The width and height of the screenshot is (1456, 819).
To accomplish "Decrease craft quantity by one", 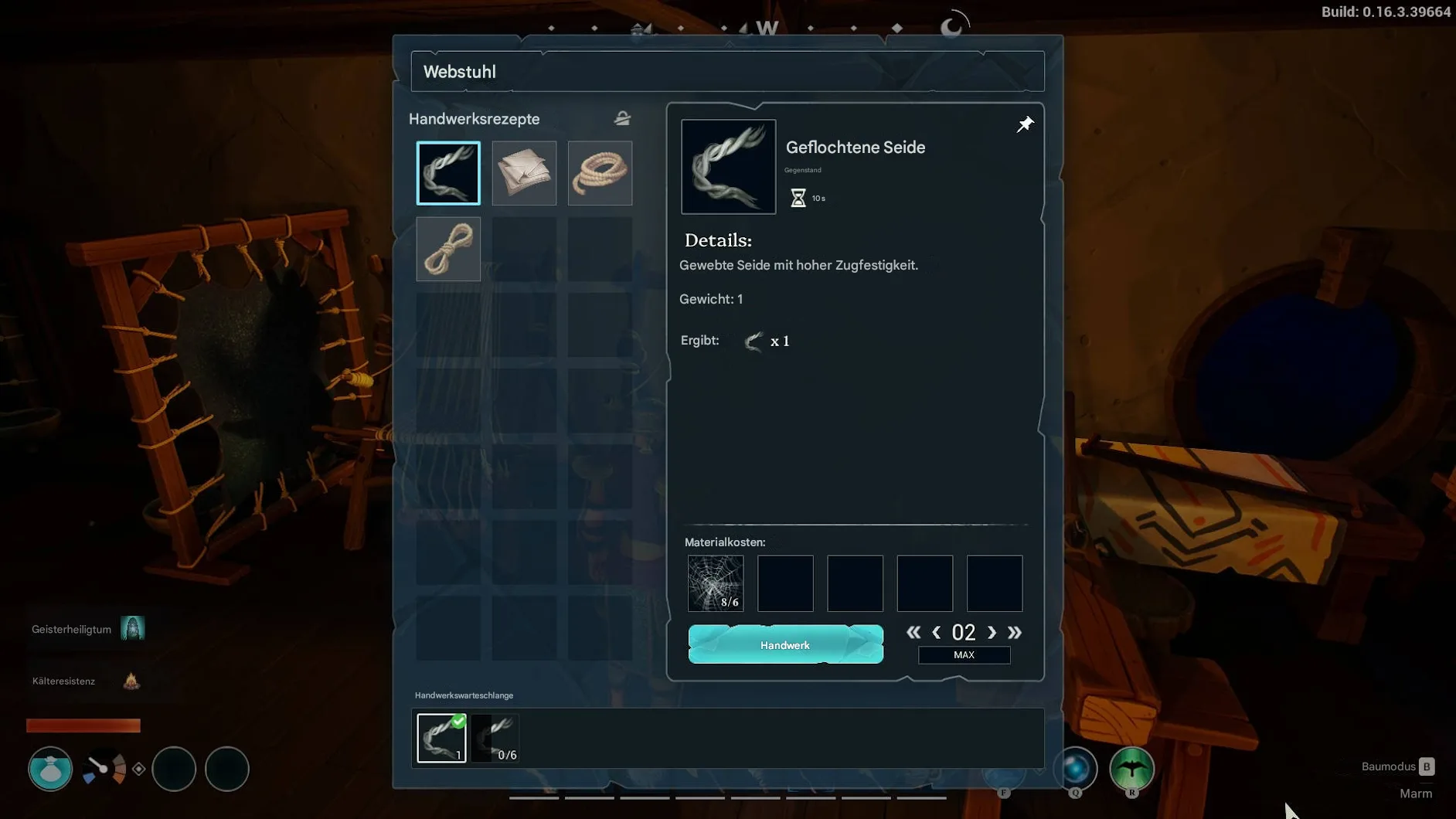I will click(x=937, y=633).
